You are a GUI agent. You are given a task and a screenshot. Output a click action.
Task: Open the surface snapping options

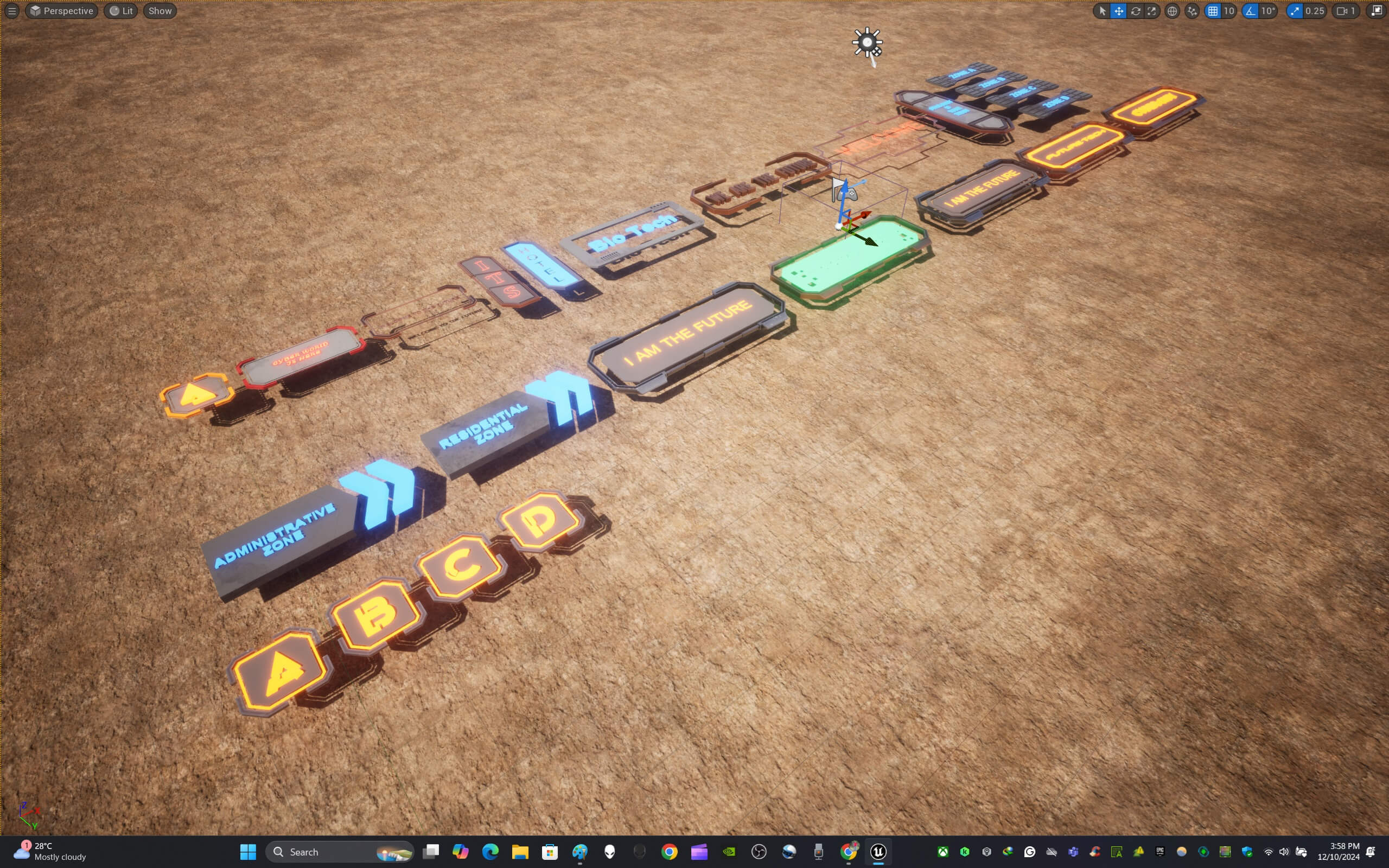[1192, 11]
